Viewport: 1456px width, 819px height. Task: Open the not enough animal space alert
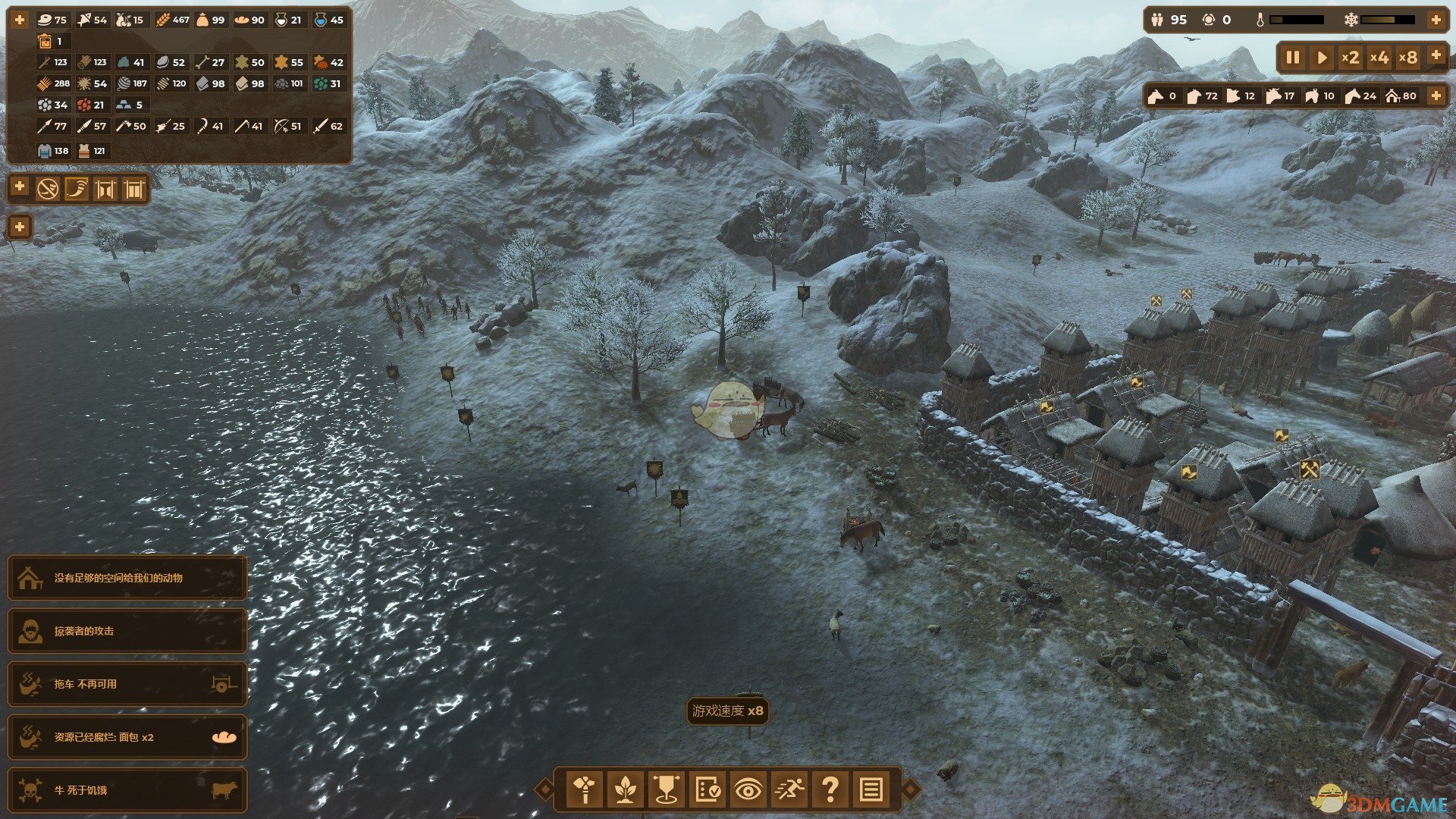tap(127, 578)
